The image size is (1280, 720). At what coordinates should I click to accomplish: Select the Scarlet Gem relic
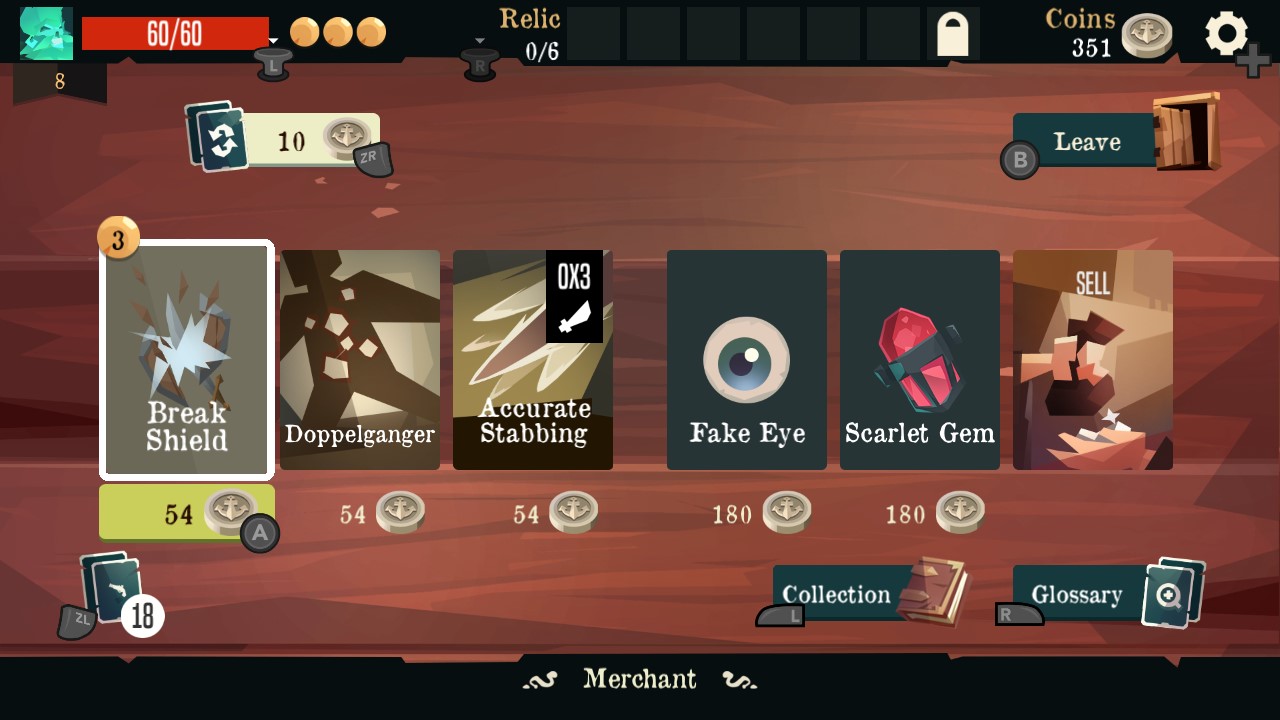coord(919,358)
